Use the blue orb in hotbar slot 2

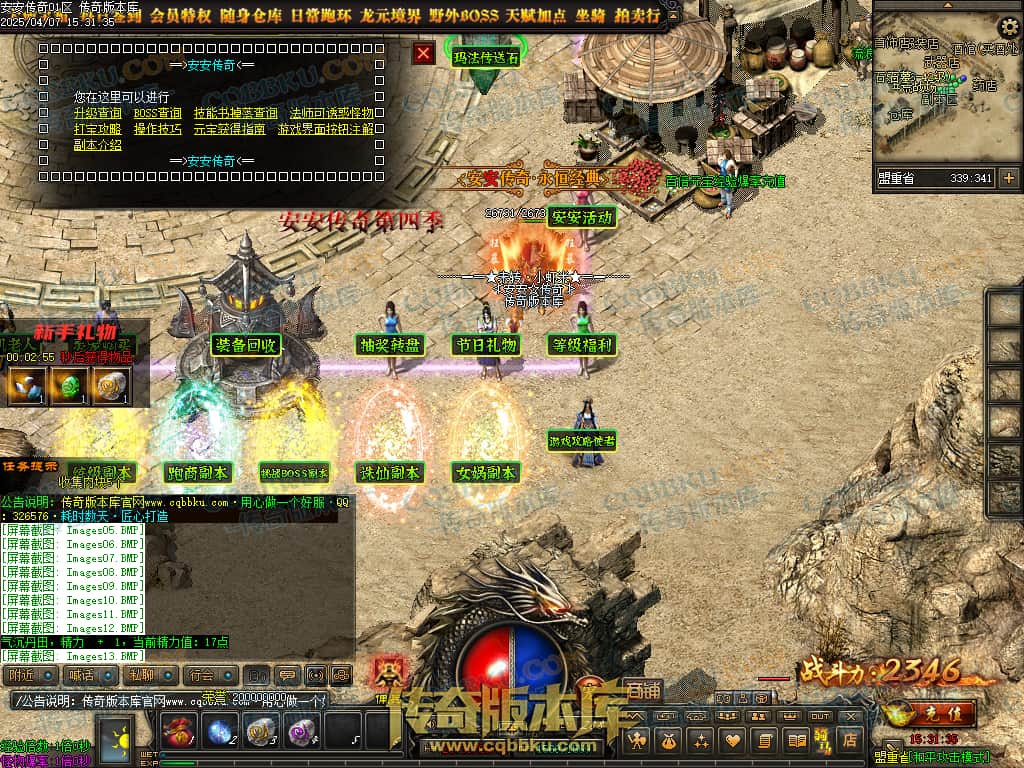[x=220, y=731]
